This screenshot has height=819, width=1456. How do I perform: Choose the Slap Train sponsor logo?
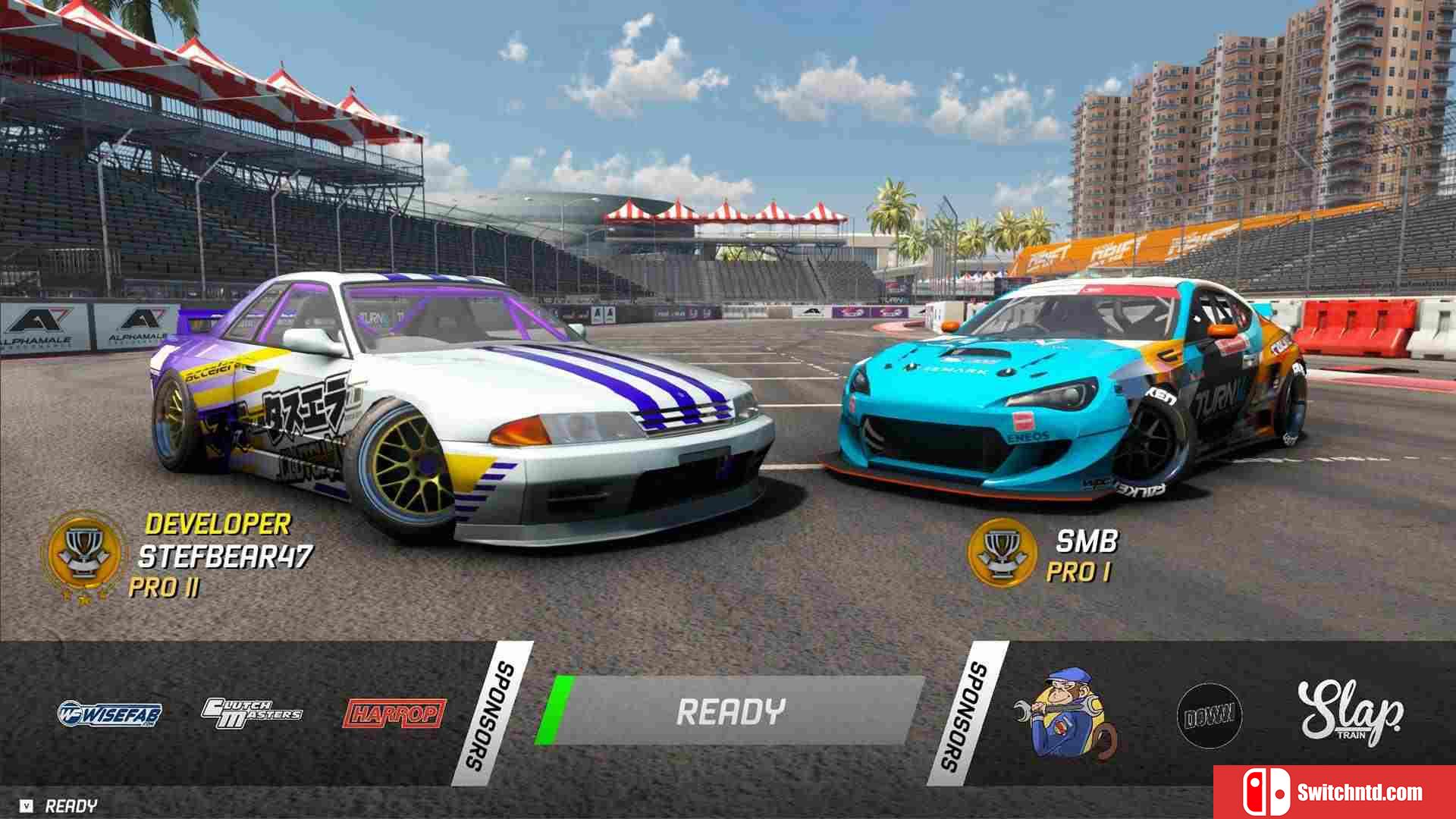(1350, 711)
